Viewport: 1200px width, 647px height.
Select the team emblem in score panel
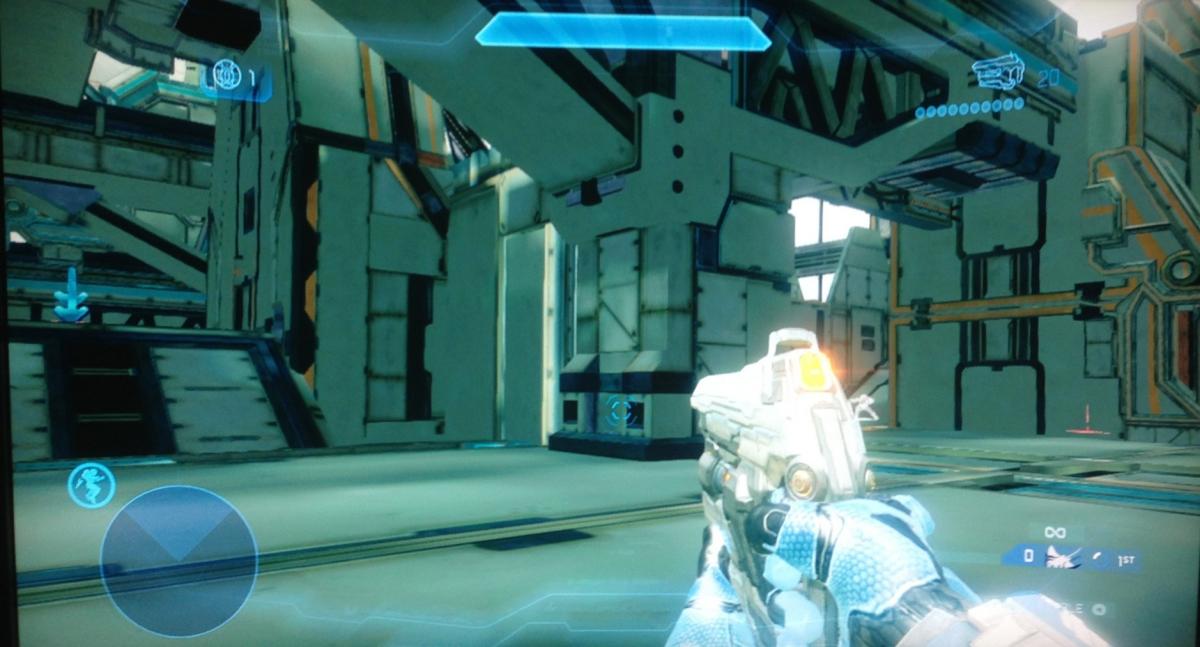[1060, 558]
